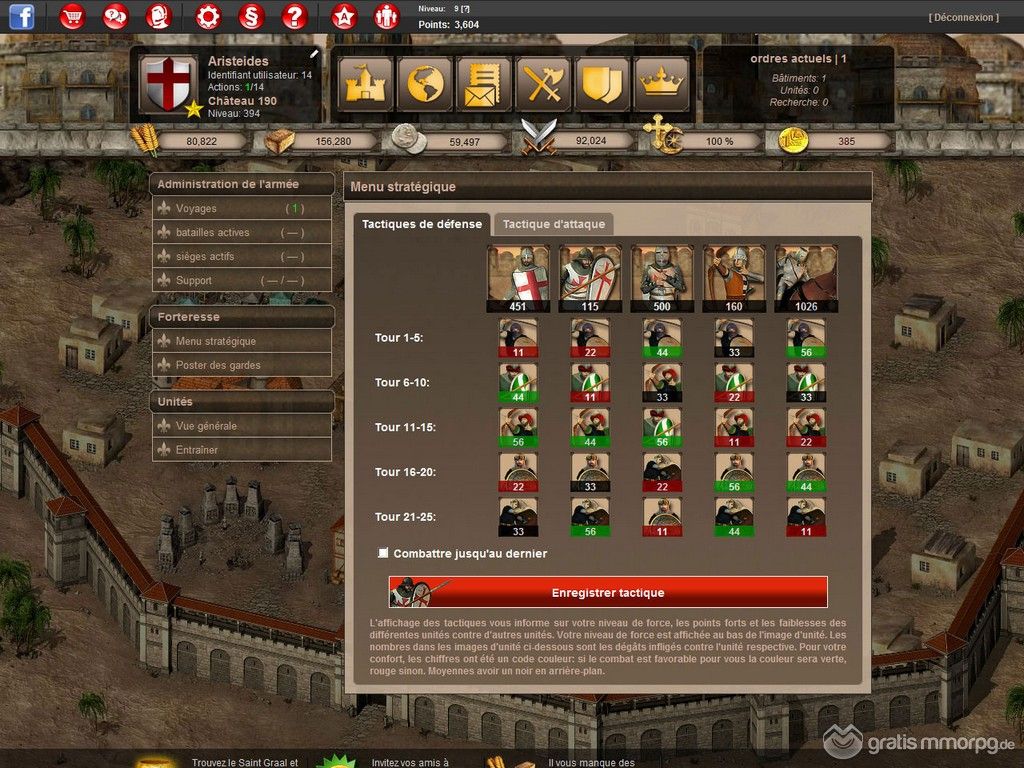View the Vue générale units overview
Viewport: 1024px width, 768px height.
(206, 426)
